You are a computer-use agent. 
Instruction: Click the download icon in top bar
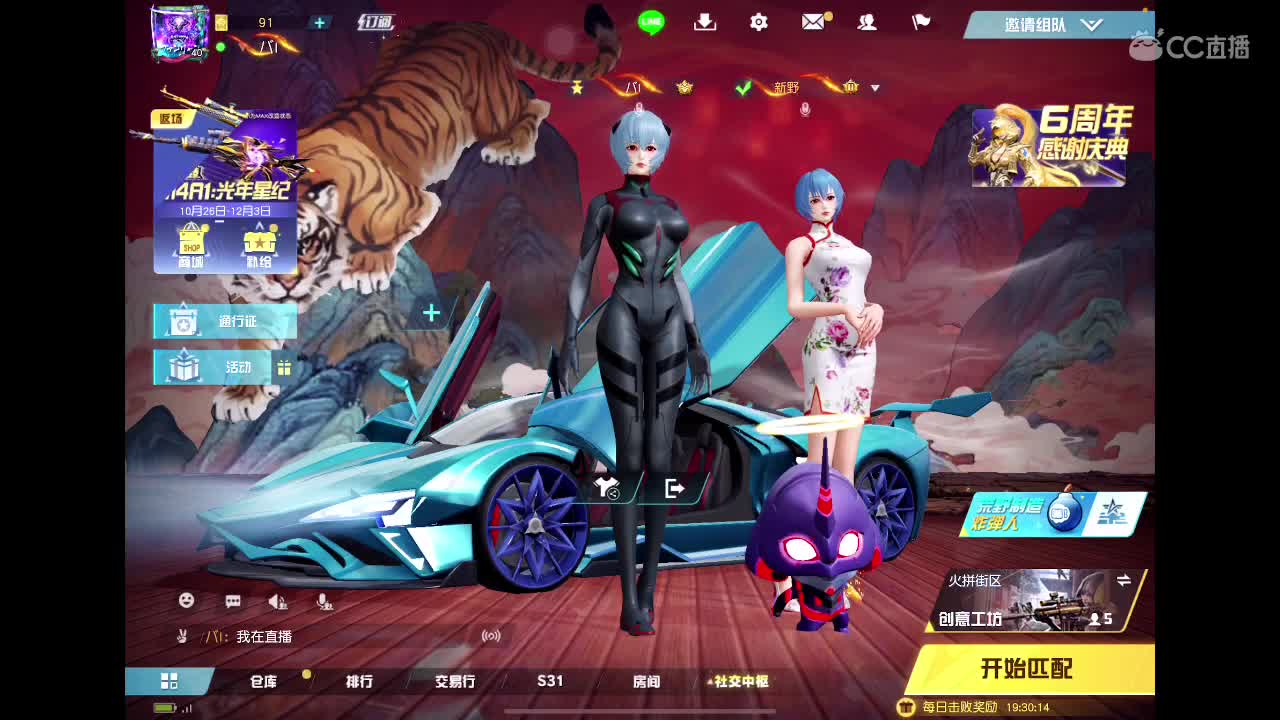(x=705, y=22)
